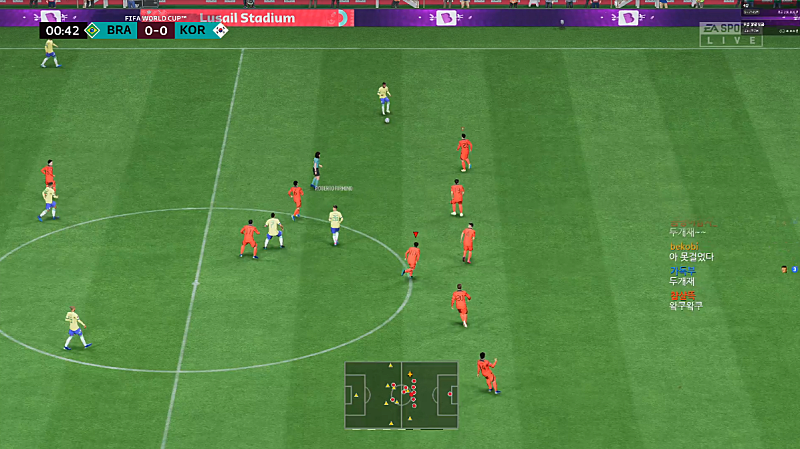
Task: Select the chat username bekobi
Action: point(684,246)
